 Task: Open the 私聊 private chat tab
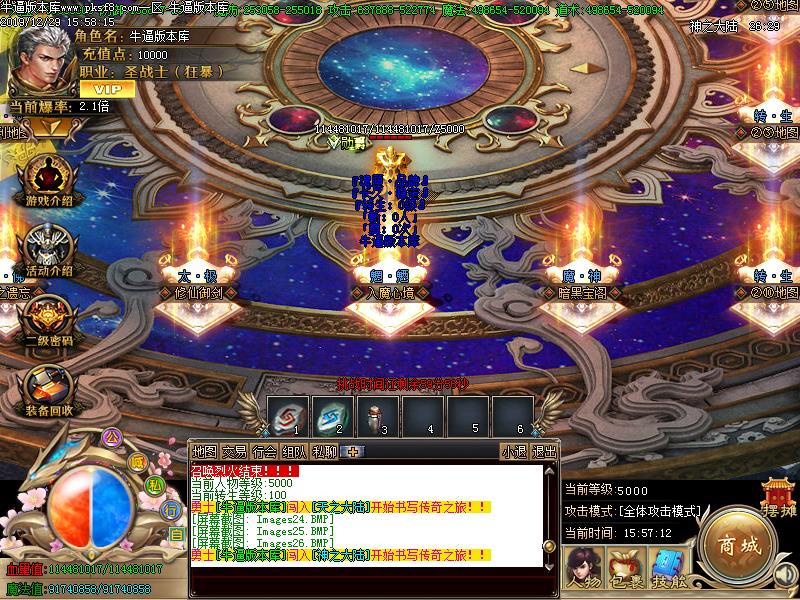coord(324,451)
